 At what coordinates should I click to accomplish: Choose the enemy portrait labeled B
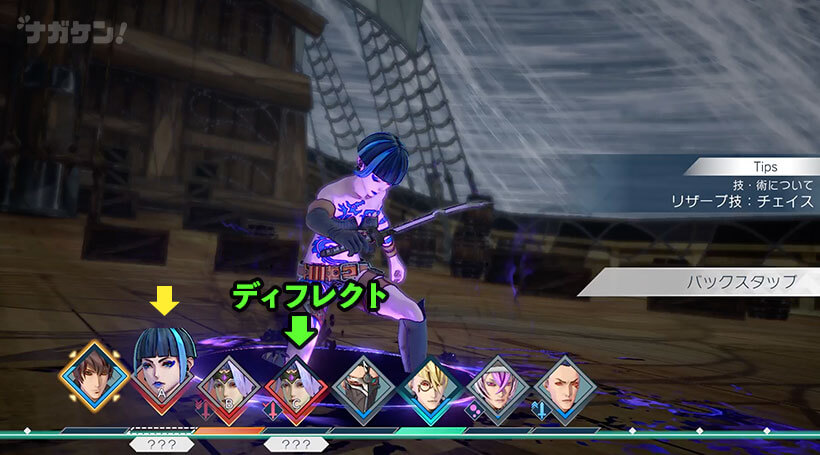coord(229,387)
